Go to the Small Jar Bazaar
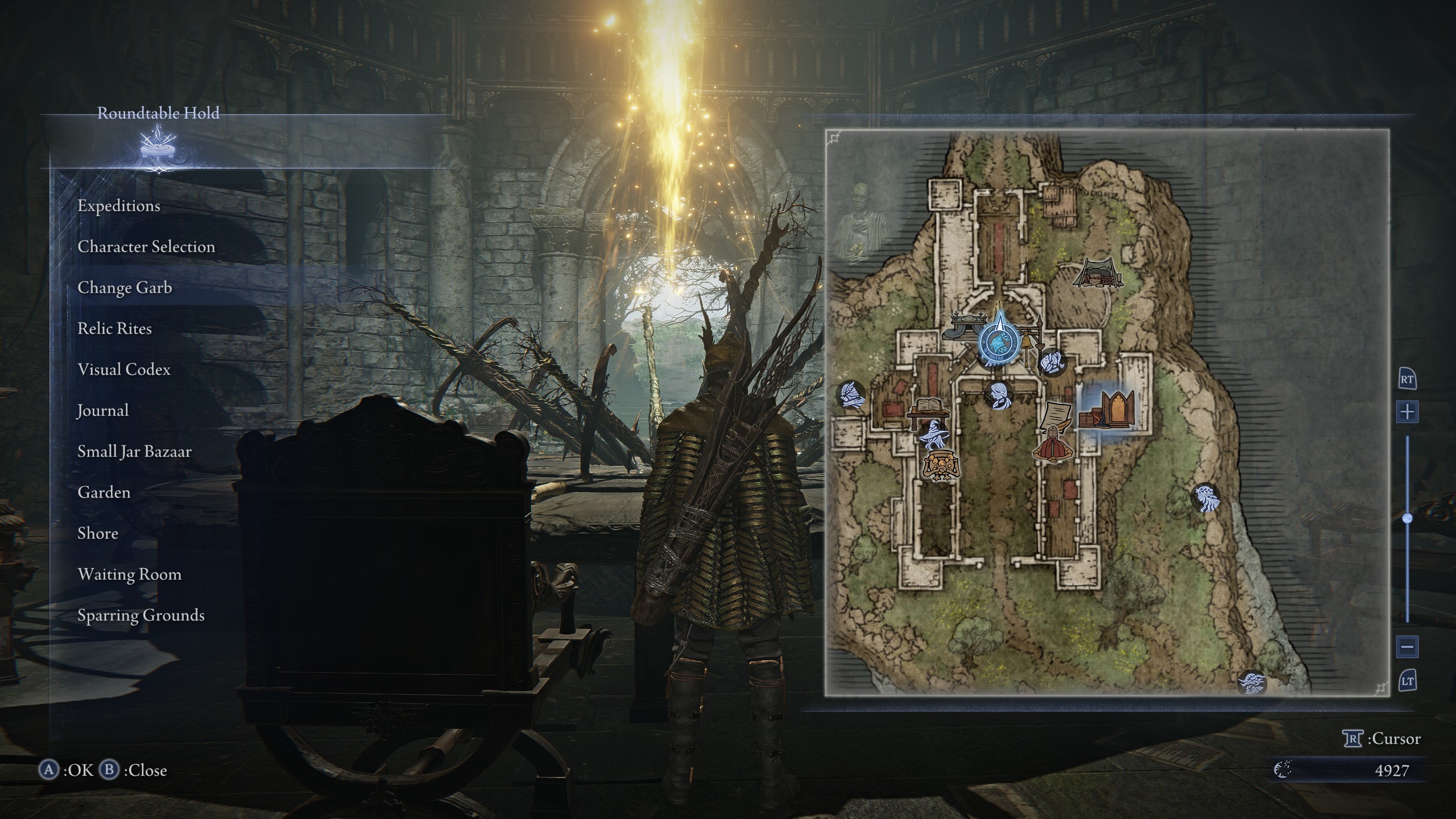The width and height of the screenshot is (1456, 819). pyautogui.click(x=134, y=452)
